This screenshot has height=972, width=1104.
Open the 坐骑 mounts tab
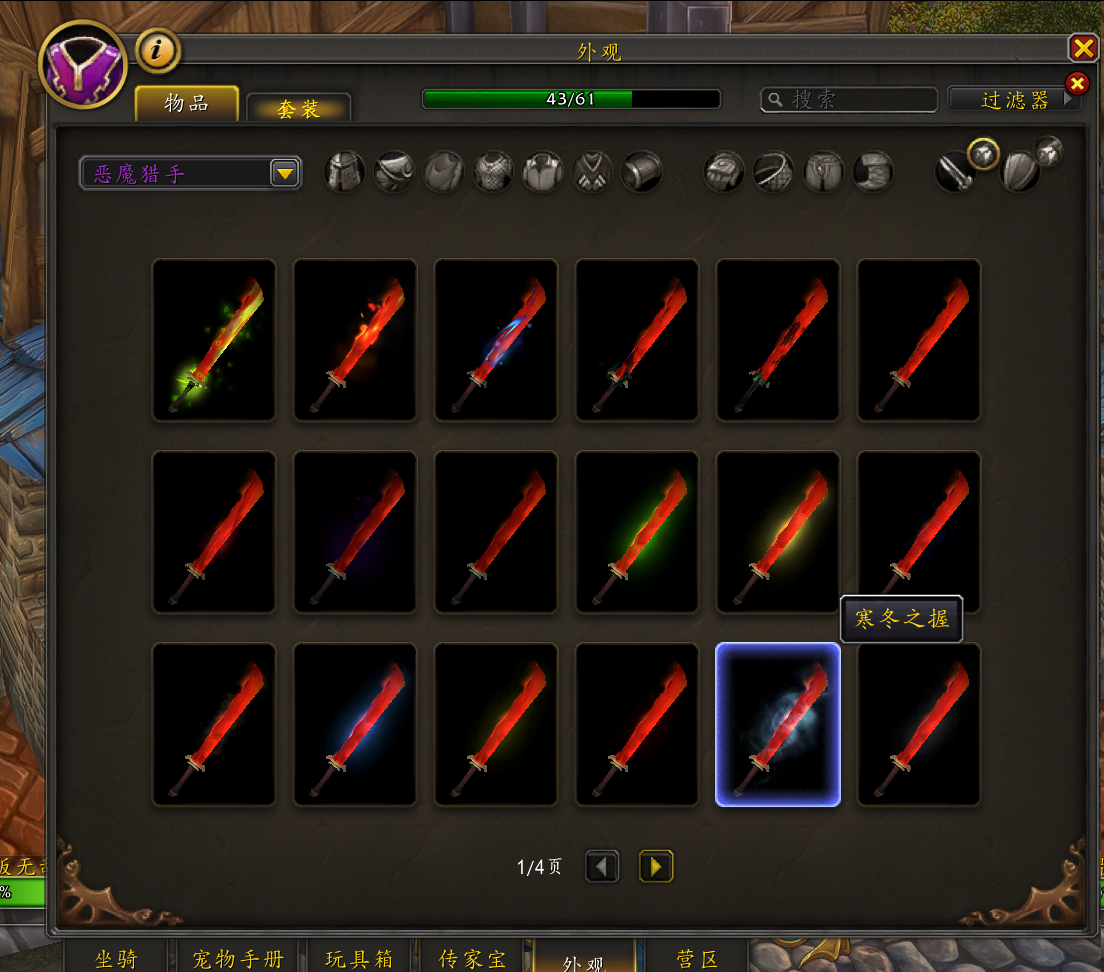(x=116, y=958)
